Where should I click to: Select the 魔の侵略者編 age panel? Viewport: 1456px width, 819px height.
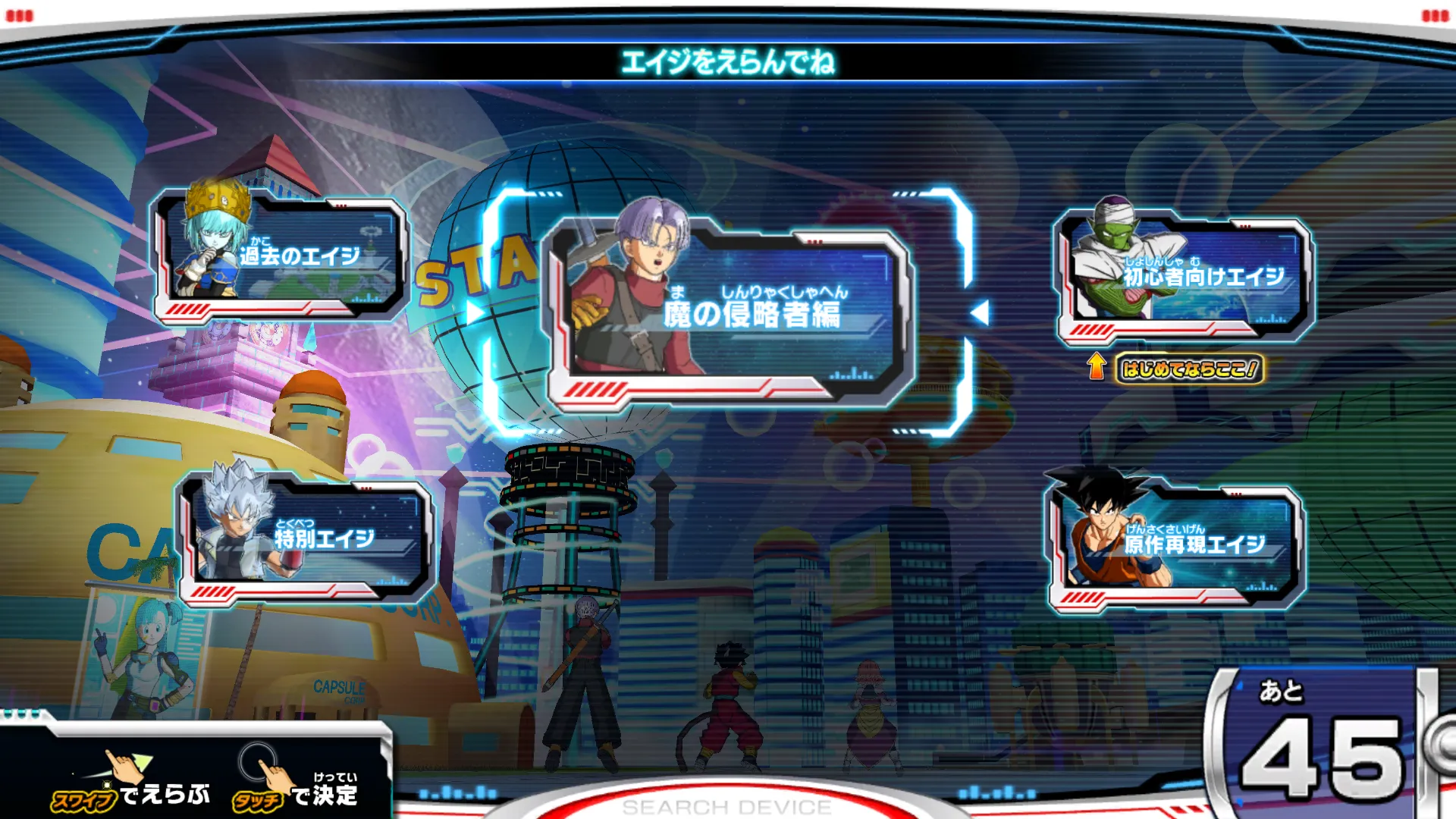pos(730,312)
